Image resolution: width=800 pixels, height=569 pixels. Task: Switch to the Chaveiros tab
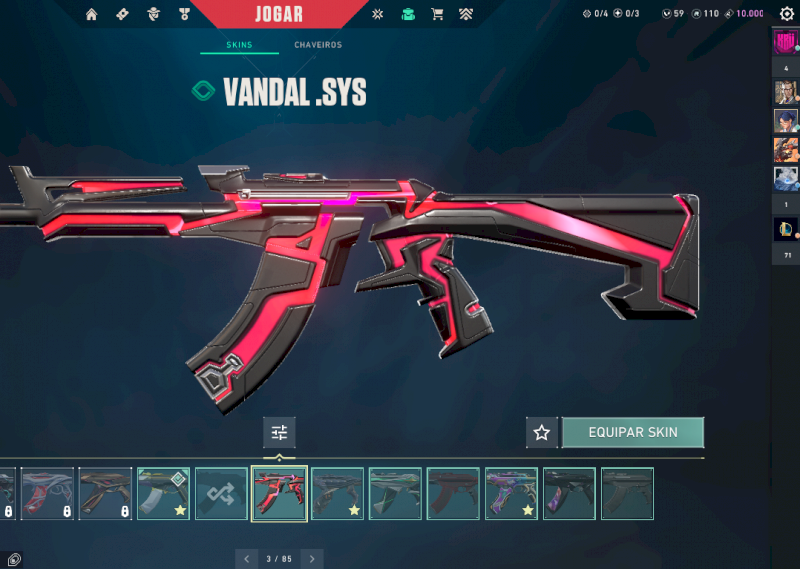coord(318,45)
